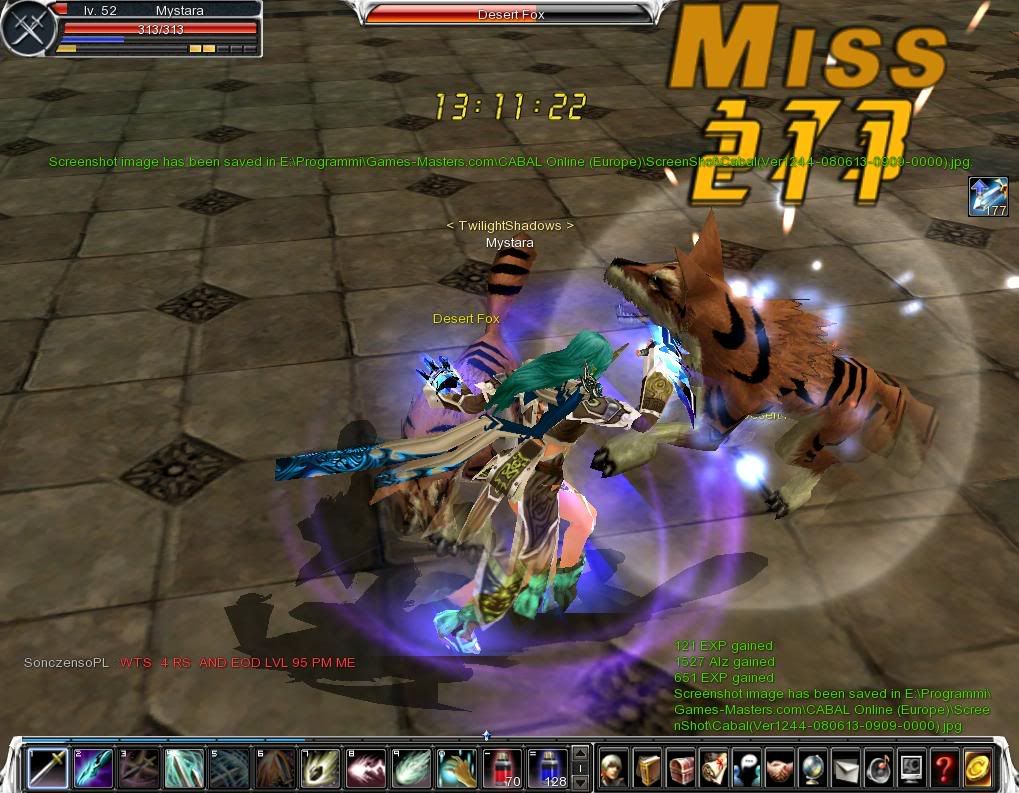The image size is (1019, 793).
Task: Select the sword attack in hotbar slot 1
Action: (x=48, y=767)
